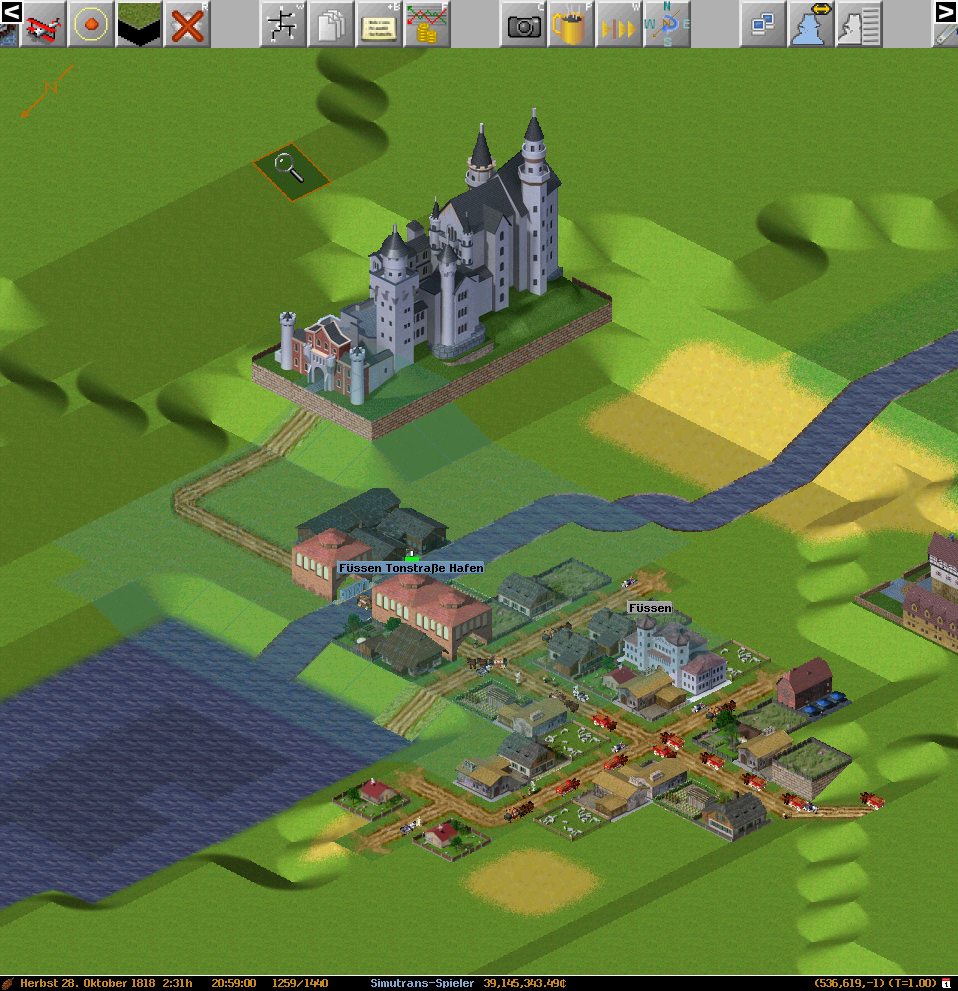Switch player with the blue spy figure

point(810,25)
